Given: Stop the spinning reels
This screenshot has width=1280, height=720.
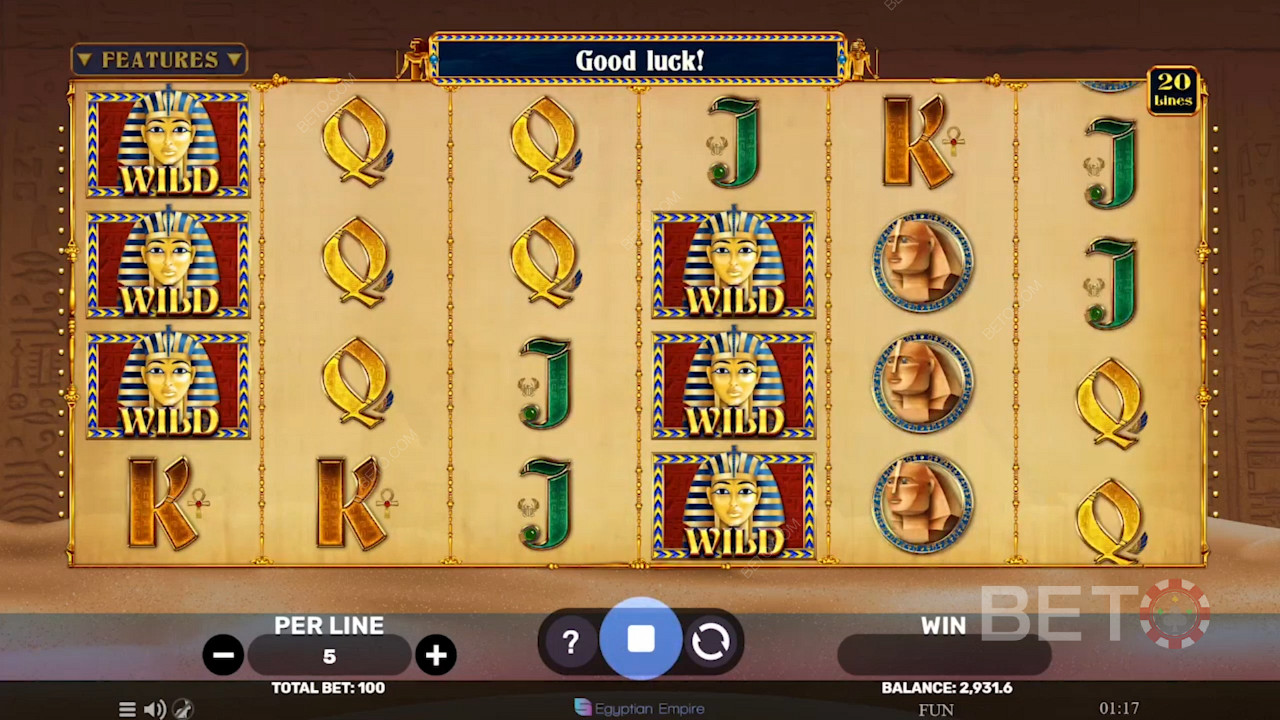Looking at the screenshot, I should pos(641,640).
